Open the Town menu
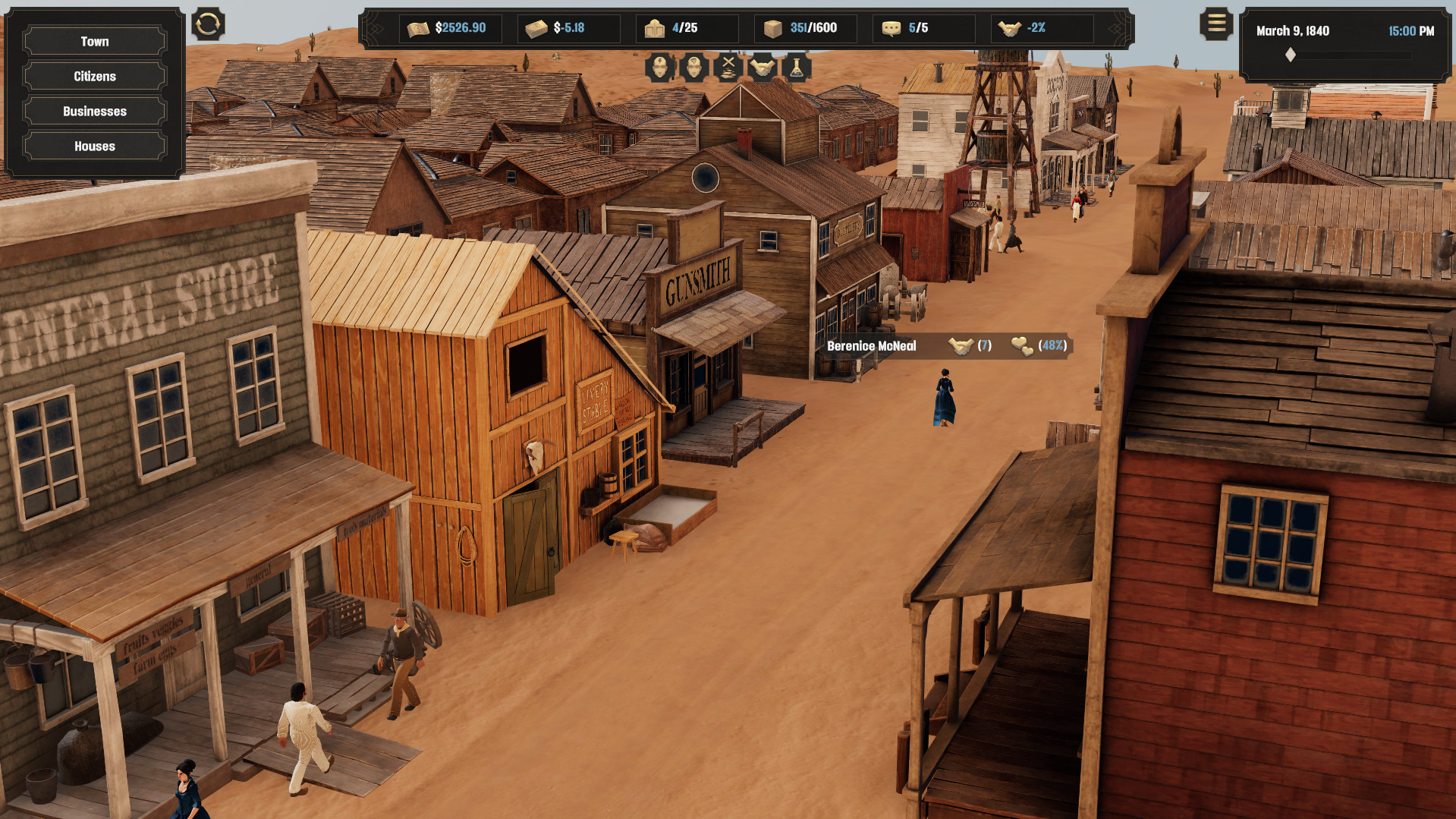 click(95, 42)
